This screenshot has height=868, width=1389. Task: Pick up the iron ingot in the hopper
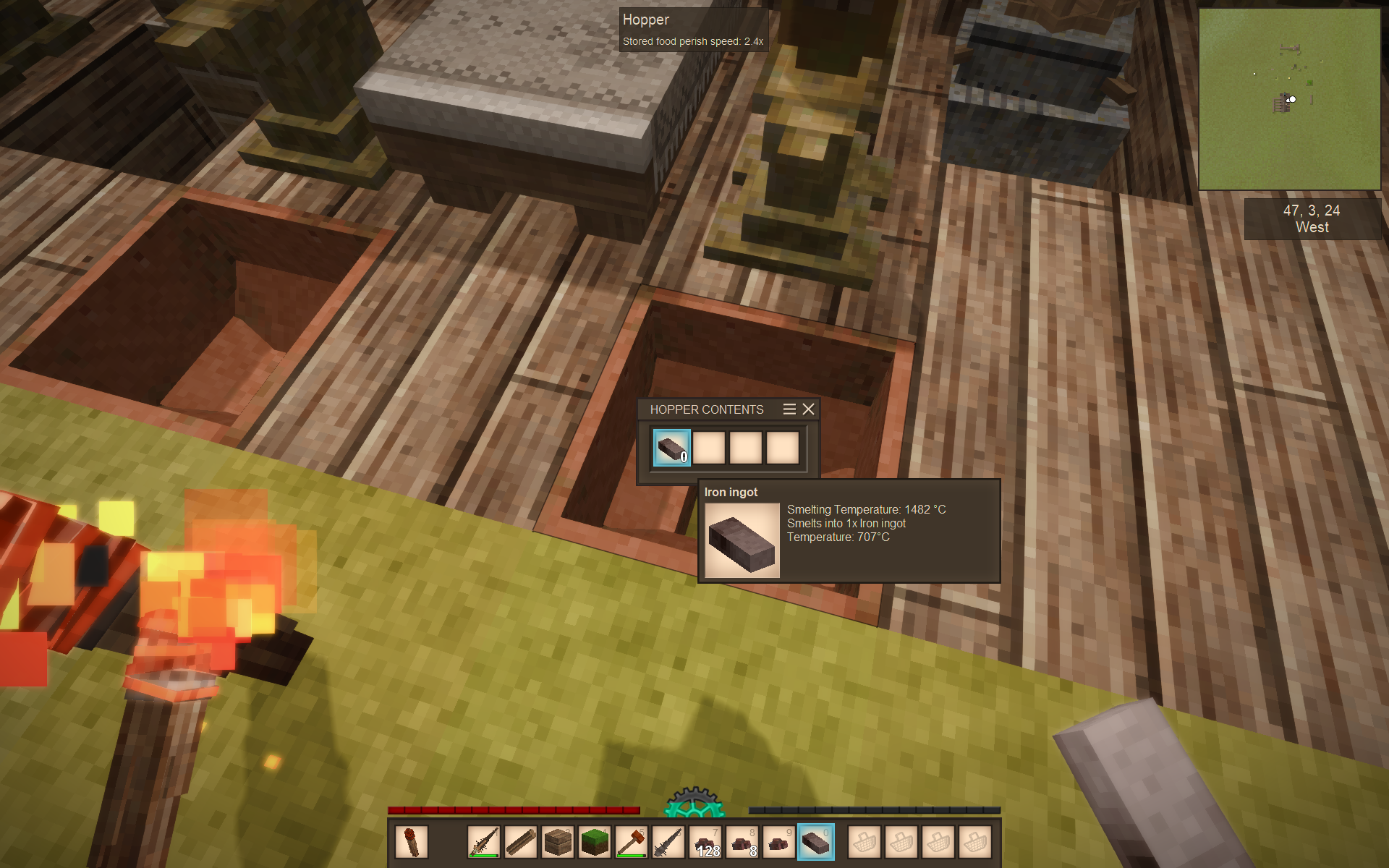pos(671,448)
